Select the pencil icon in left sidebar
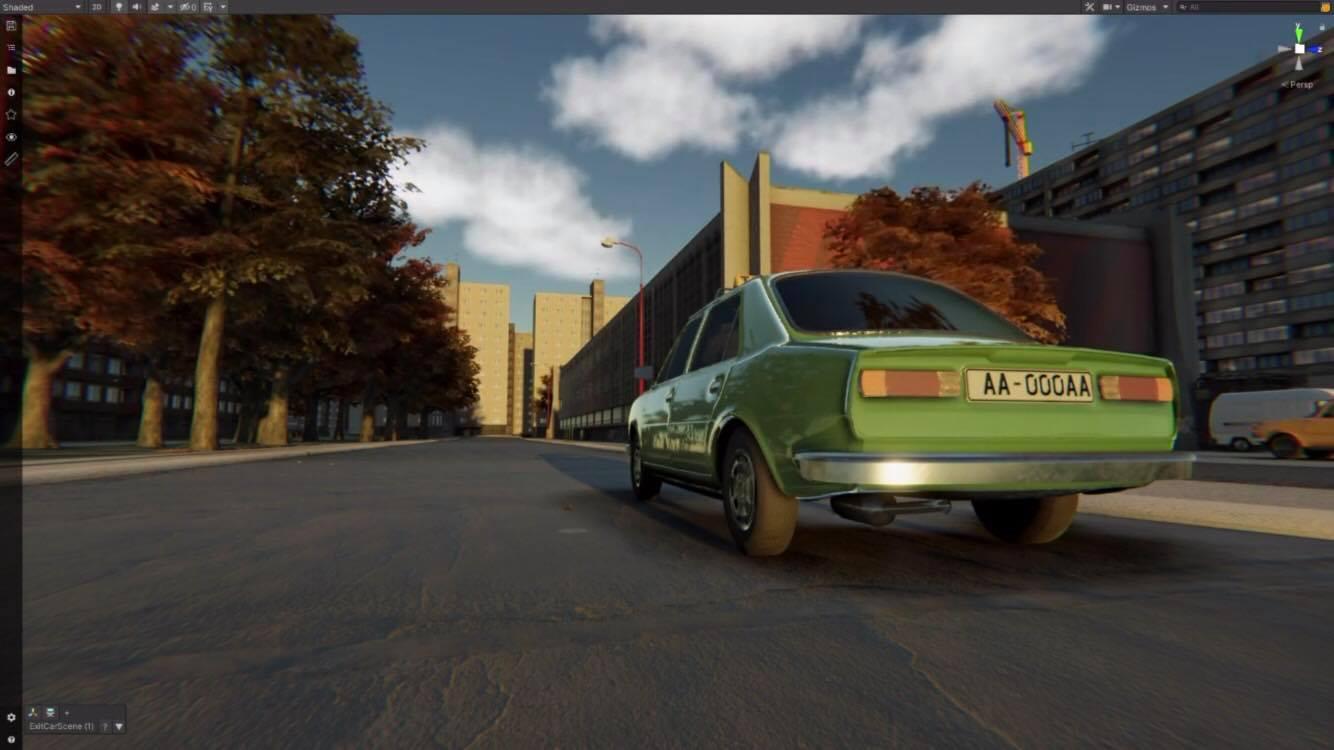 11,158
